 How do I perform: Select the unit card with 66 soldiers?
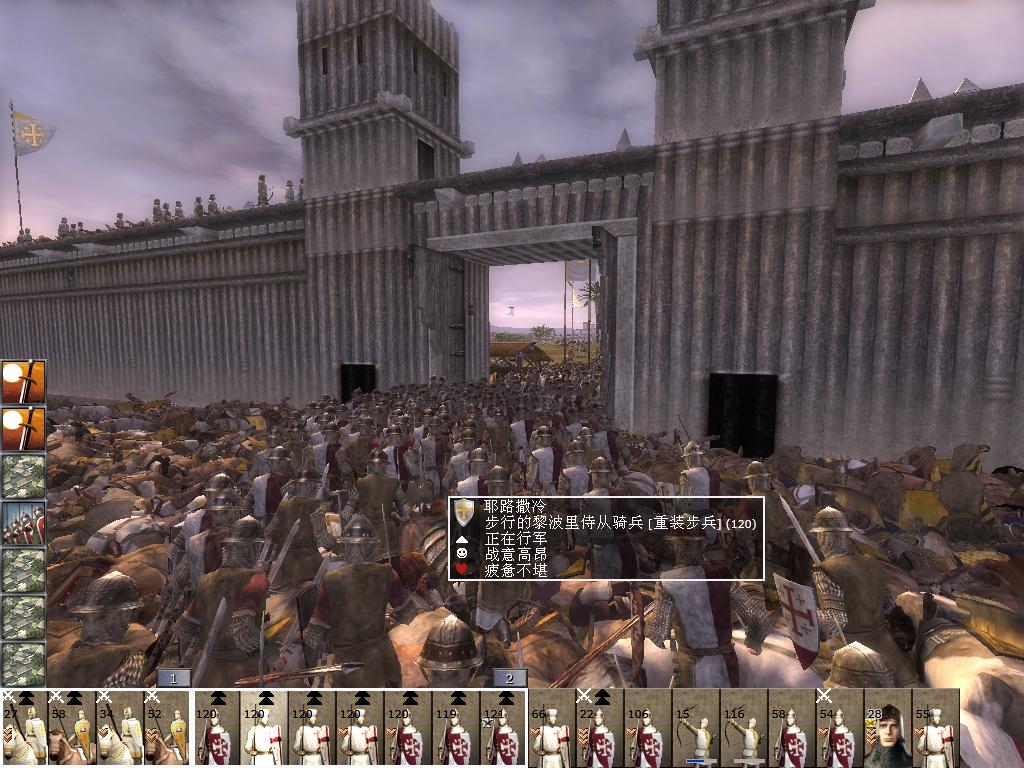[x=551, y=728]
